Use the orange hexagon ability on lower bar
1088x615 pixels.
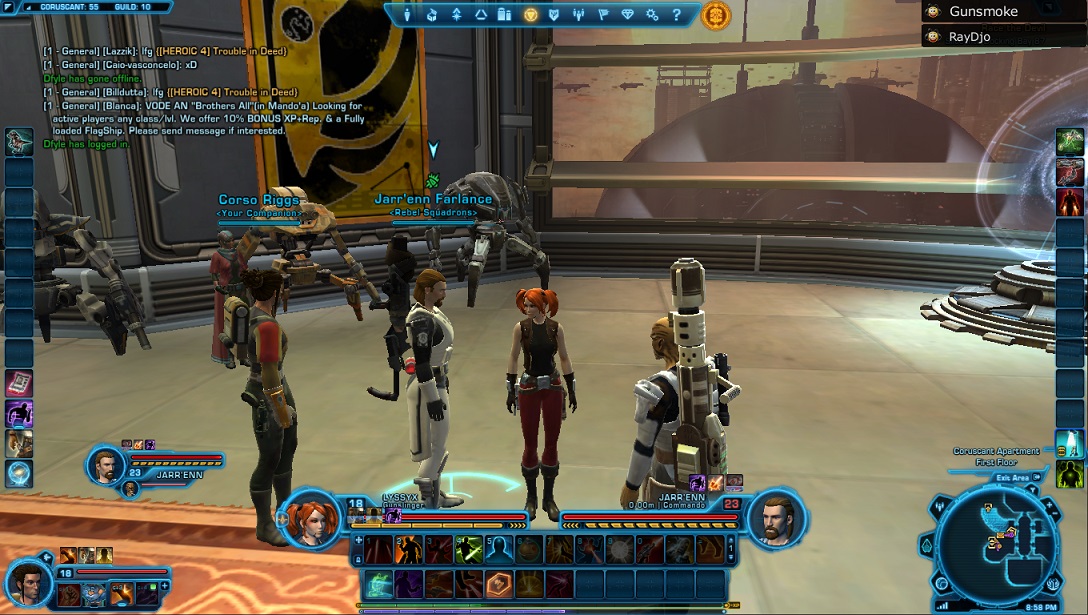(x=499, y=583)
